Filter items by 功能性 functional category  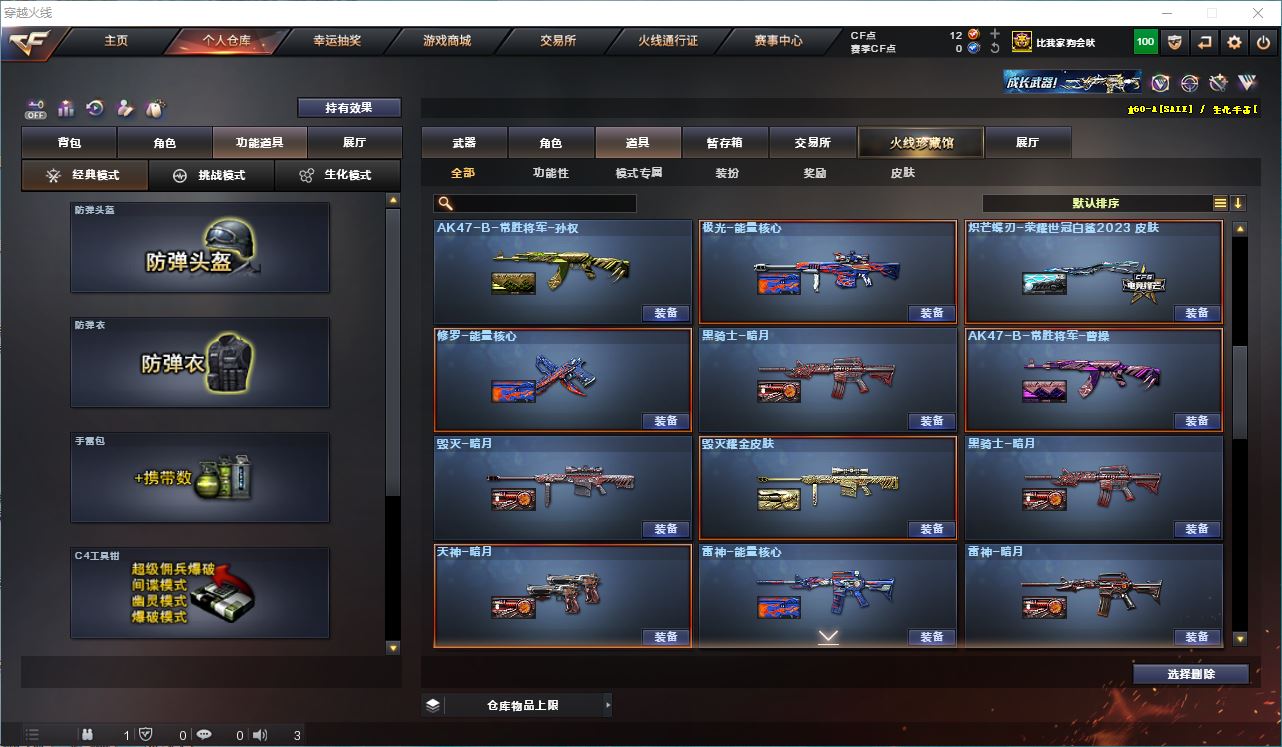[x=550, y=173]
